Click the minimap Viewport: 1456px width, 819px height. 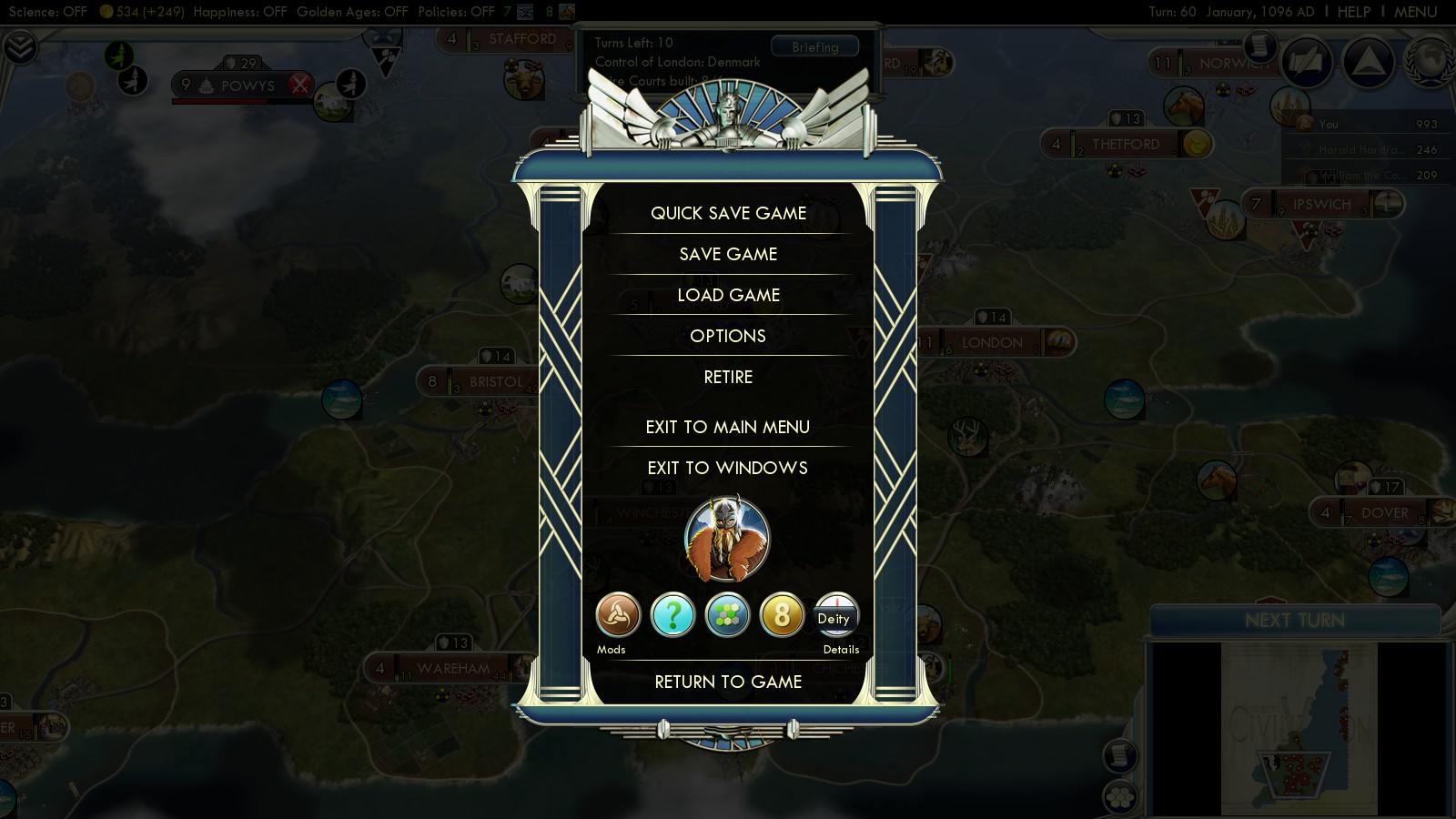pos(1299,728)
